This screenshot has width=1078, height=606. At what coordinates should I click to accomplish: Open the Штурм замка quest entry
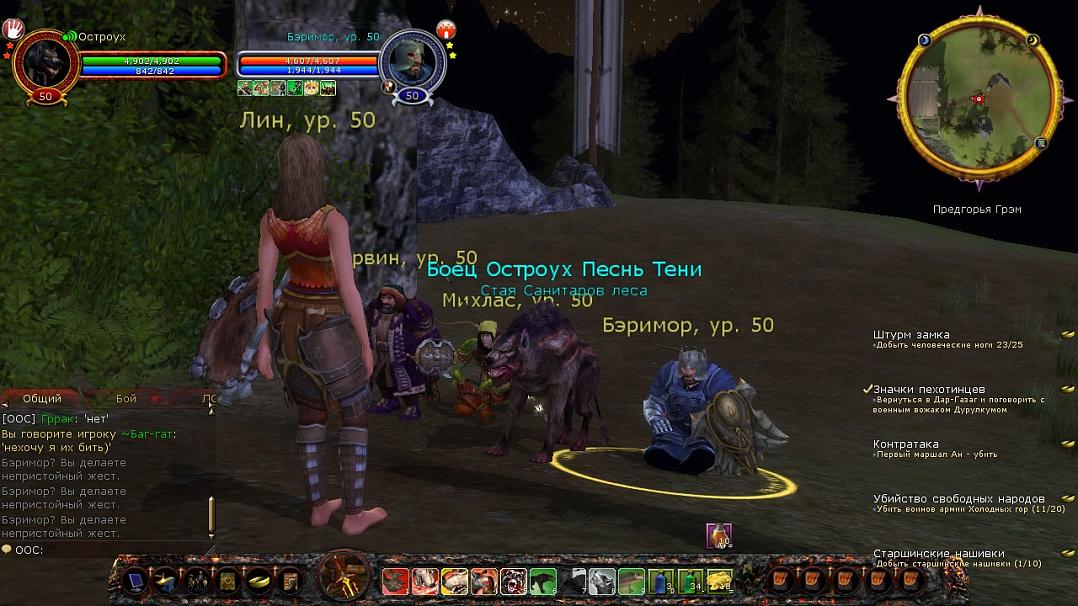coord(911,334)
